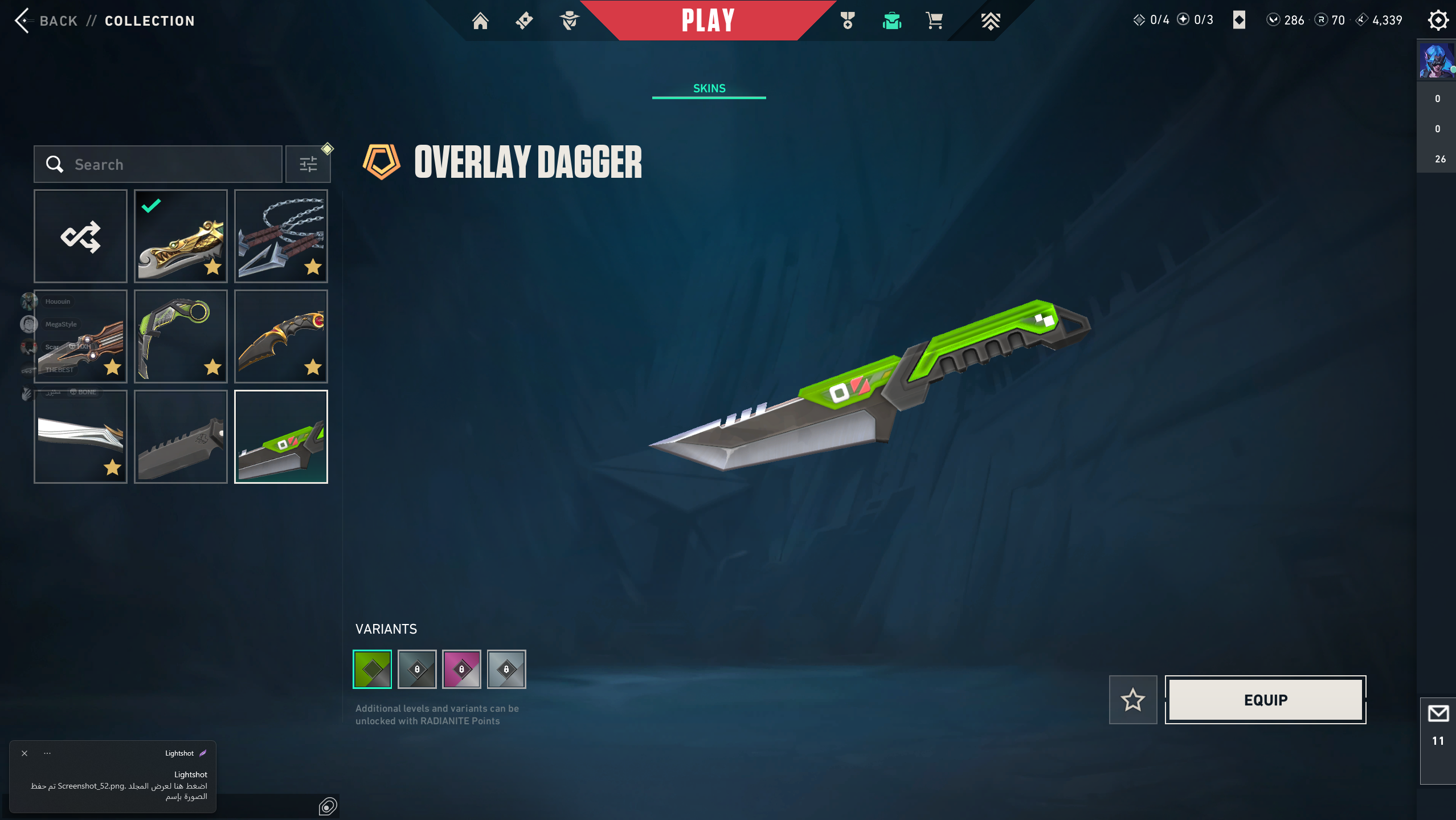Choose the green variant swatch

coord(373,670)
